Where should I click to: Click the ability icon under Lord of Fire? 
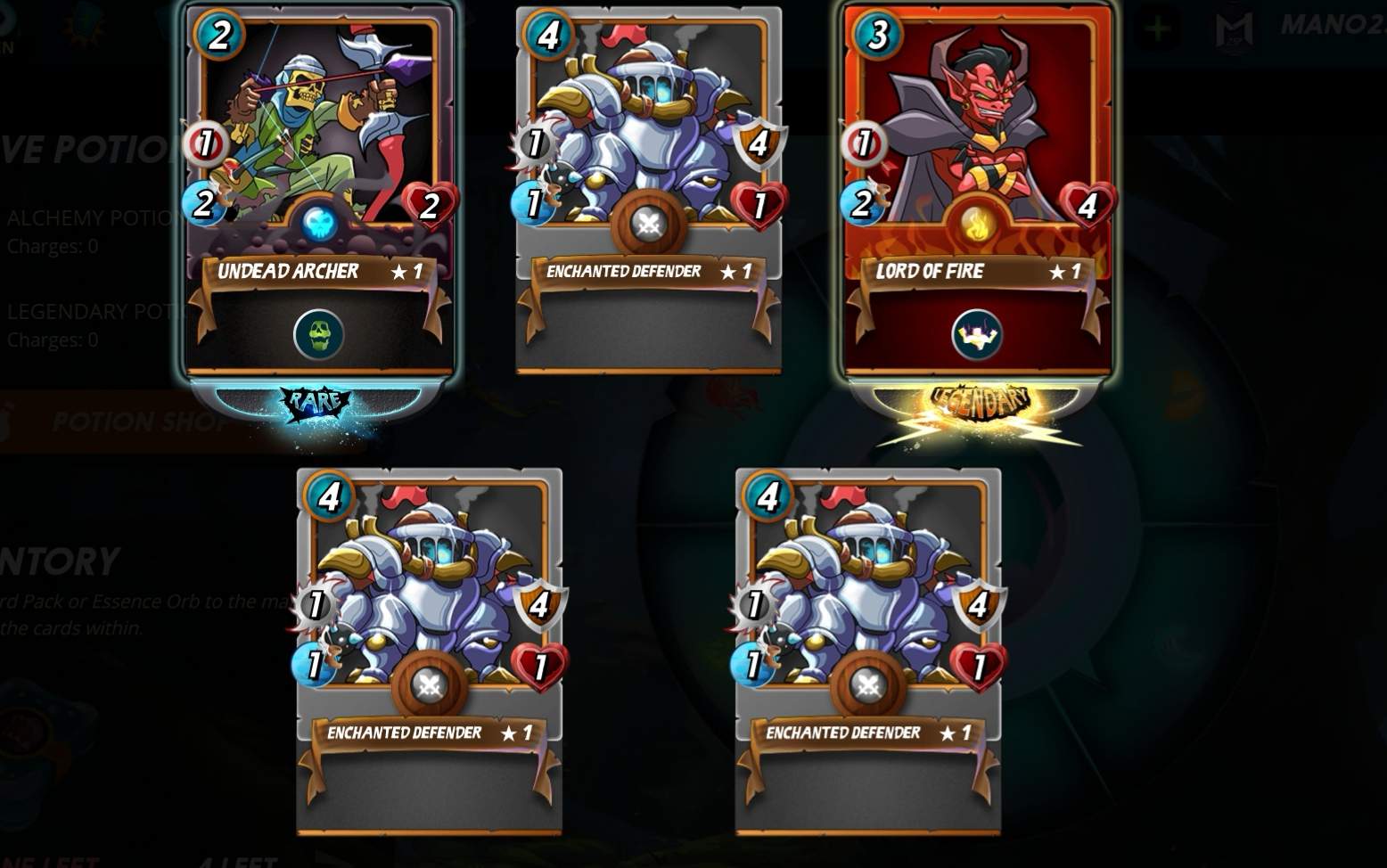click(x=977, y=334)
